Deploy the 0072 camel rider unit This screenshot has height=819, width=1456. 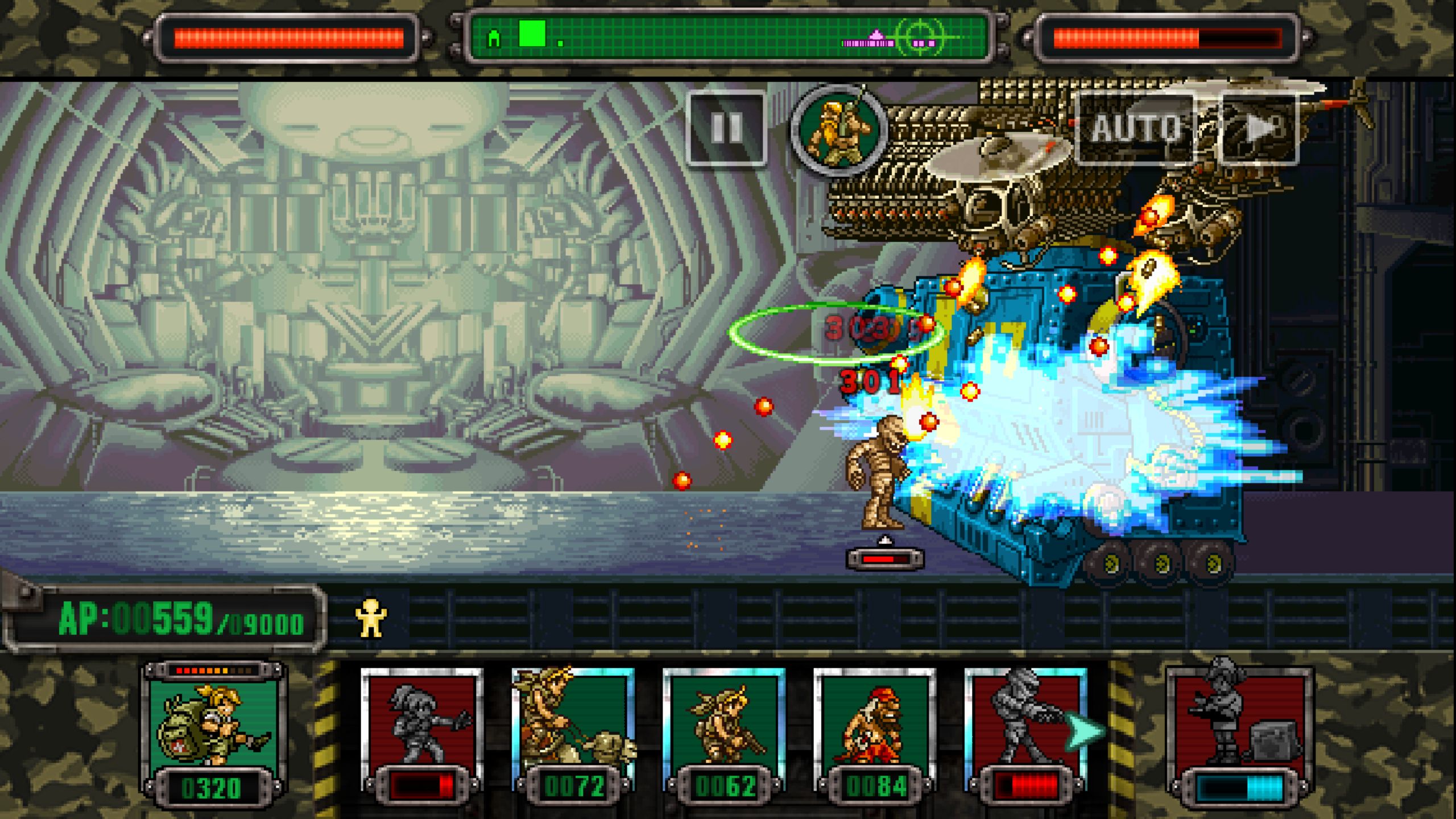(x=573, y=734)
